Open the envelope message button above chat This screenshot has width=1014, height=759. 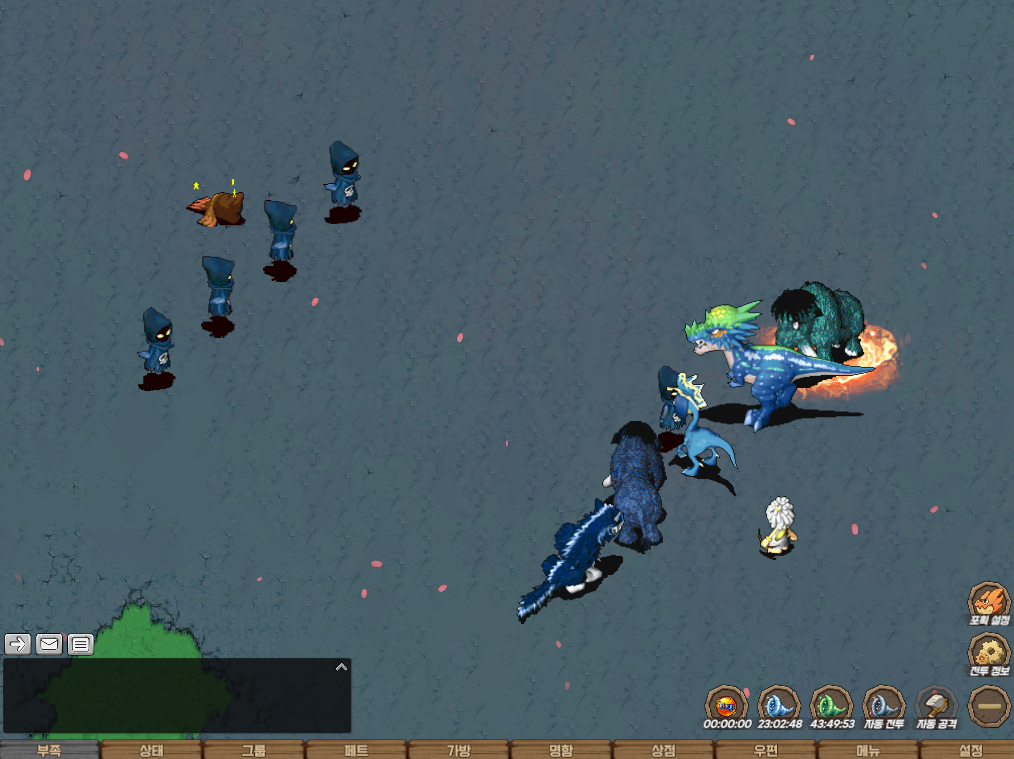click(49, 644)
